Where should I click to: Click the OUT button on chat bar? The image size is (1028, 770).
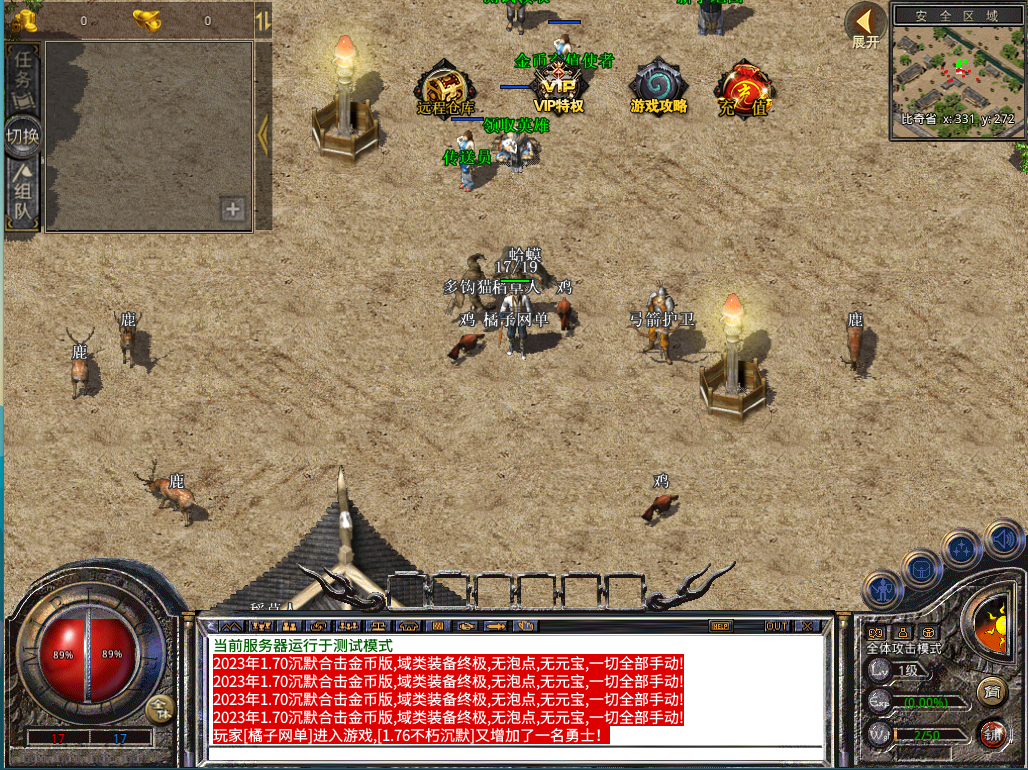click(776, 626)
